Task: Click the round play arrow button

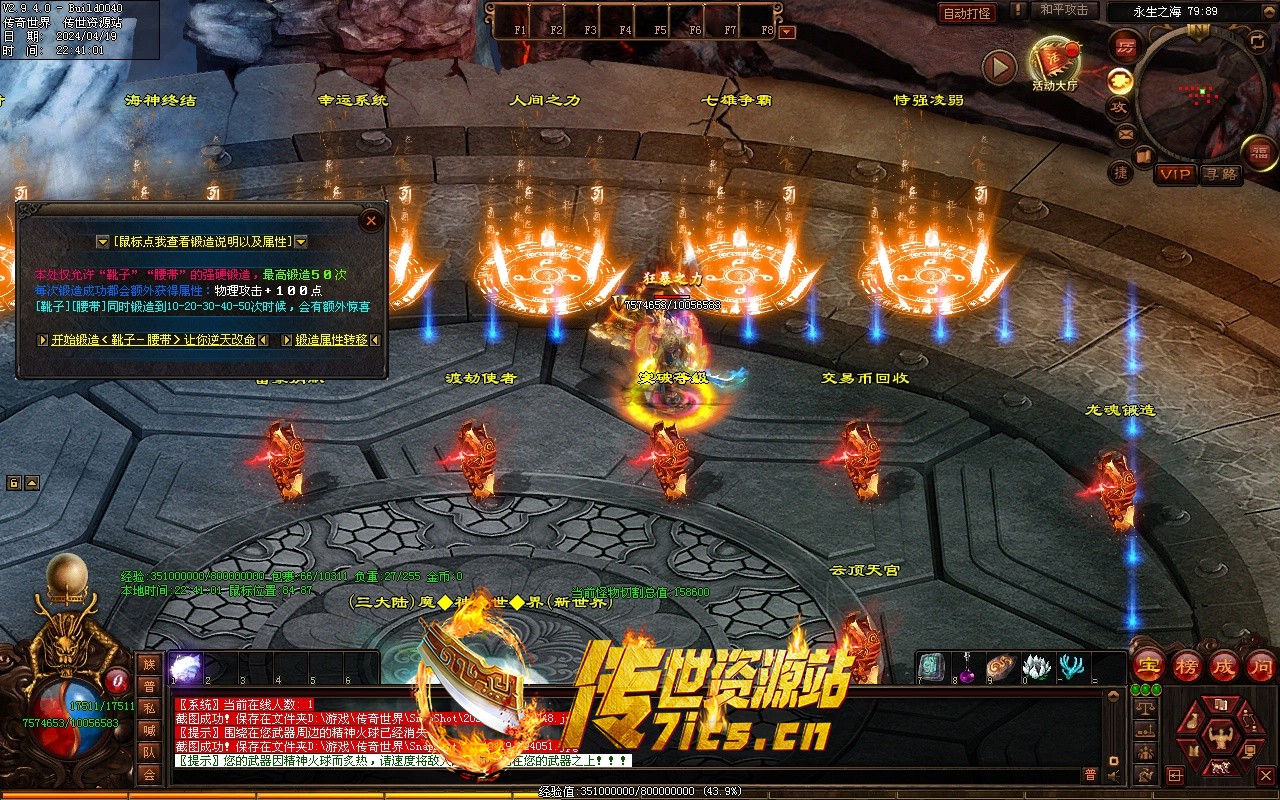Action: point(998,67)
